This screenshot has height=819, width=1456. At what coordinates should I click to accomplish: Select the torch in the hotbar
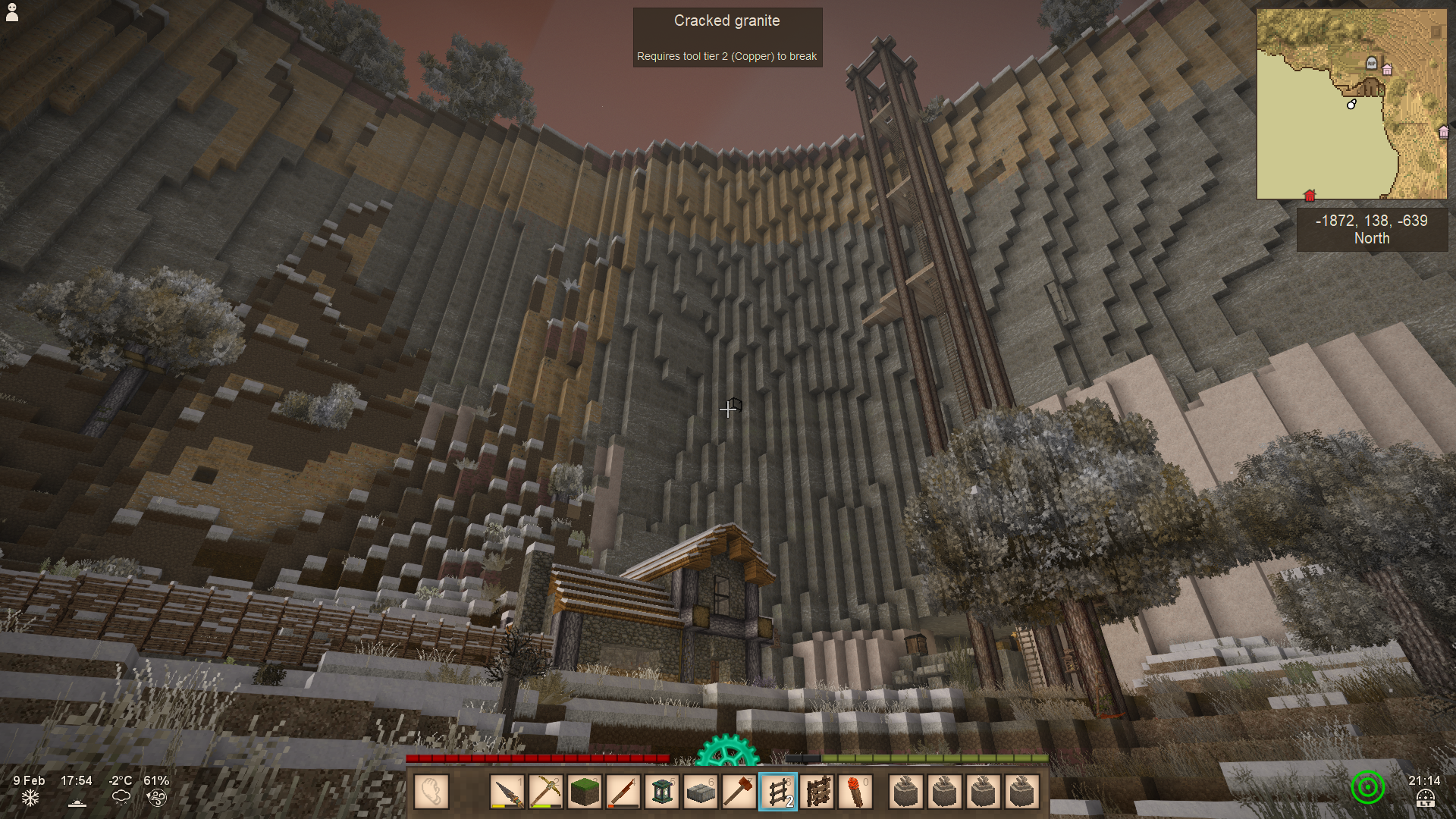click(855, 792)
